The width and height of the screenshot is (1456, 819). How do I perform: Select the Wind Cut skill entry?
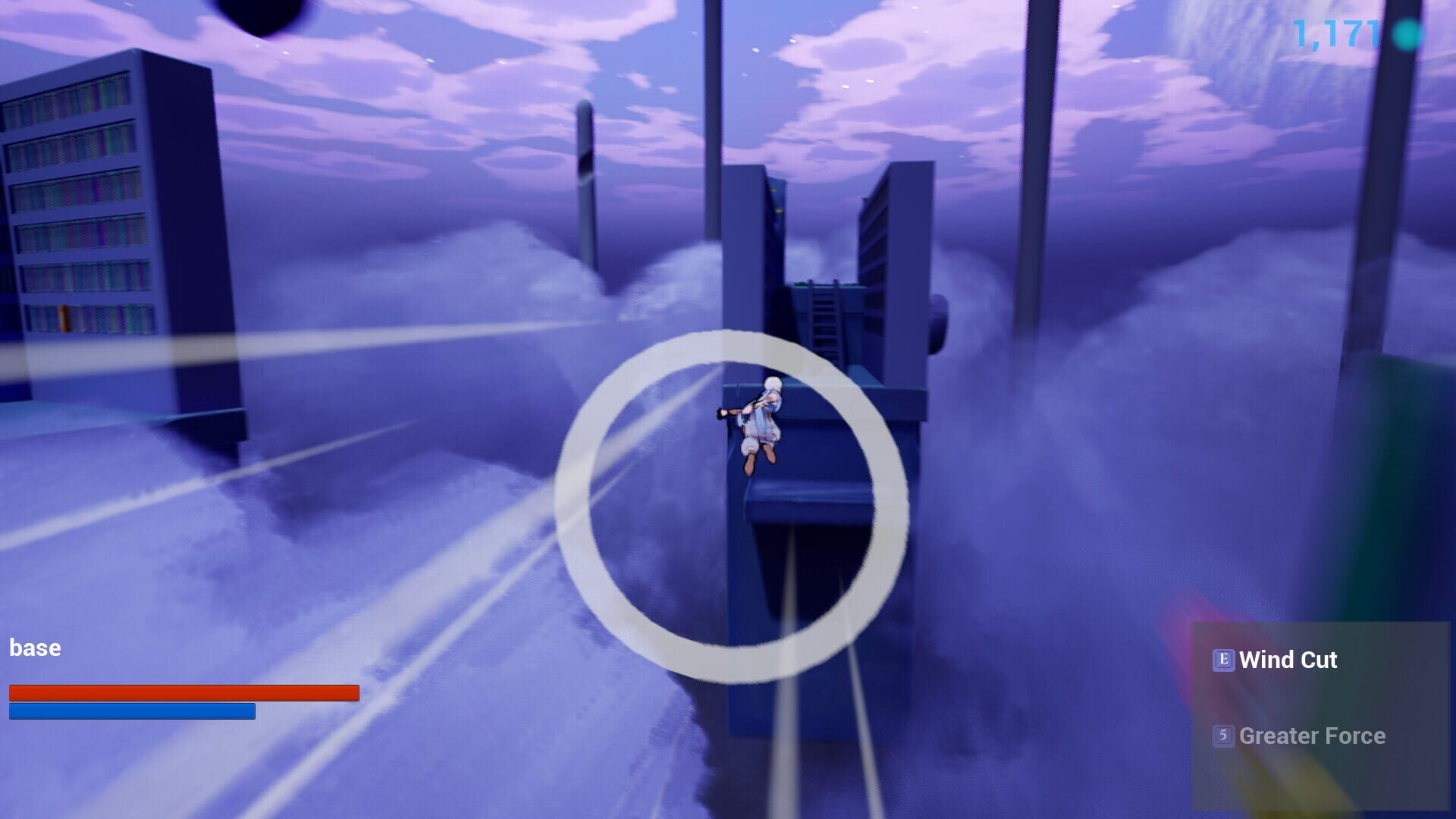(1289, 661)
